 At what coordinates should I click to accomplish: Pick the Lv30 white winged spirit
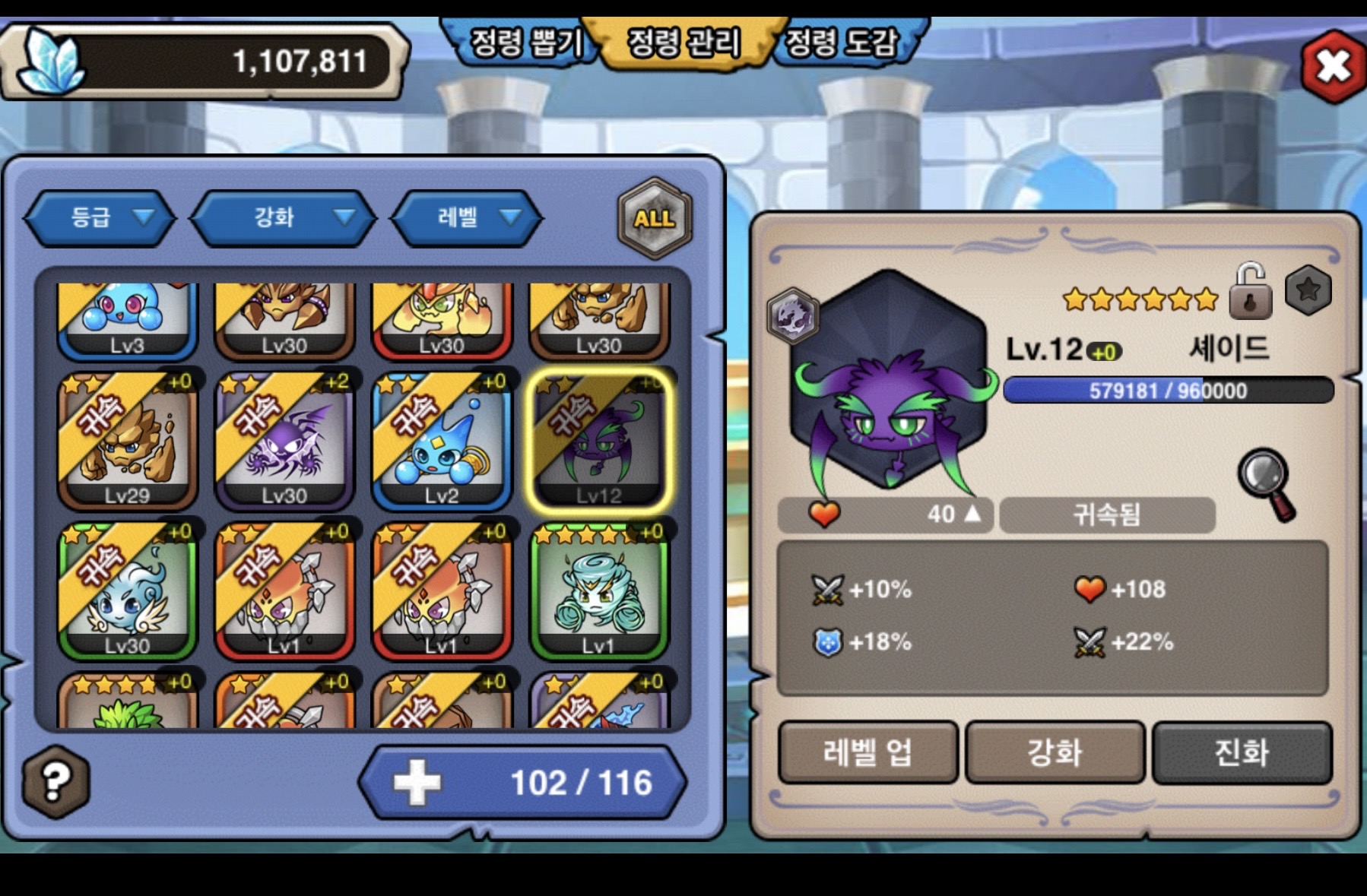tap(128, 590)
